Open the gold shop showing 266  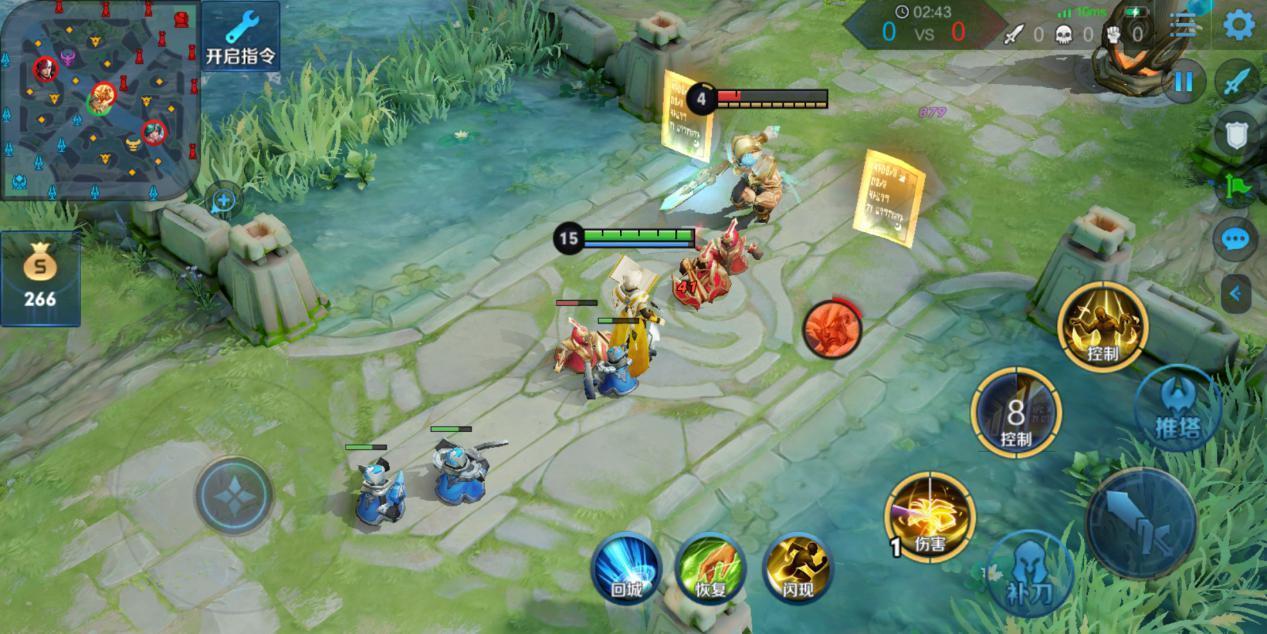tap(40, 279)
